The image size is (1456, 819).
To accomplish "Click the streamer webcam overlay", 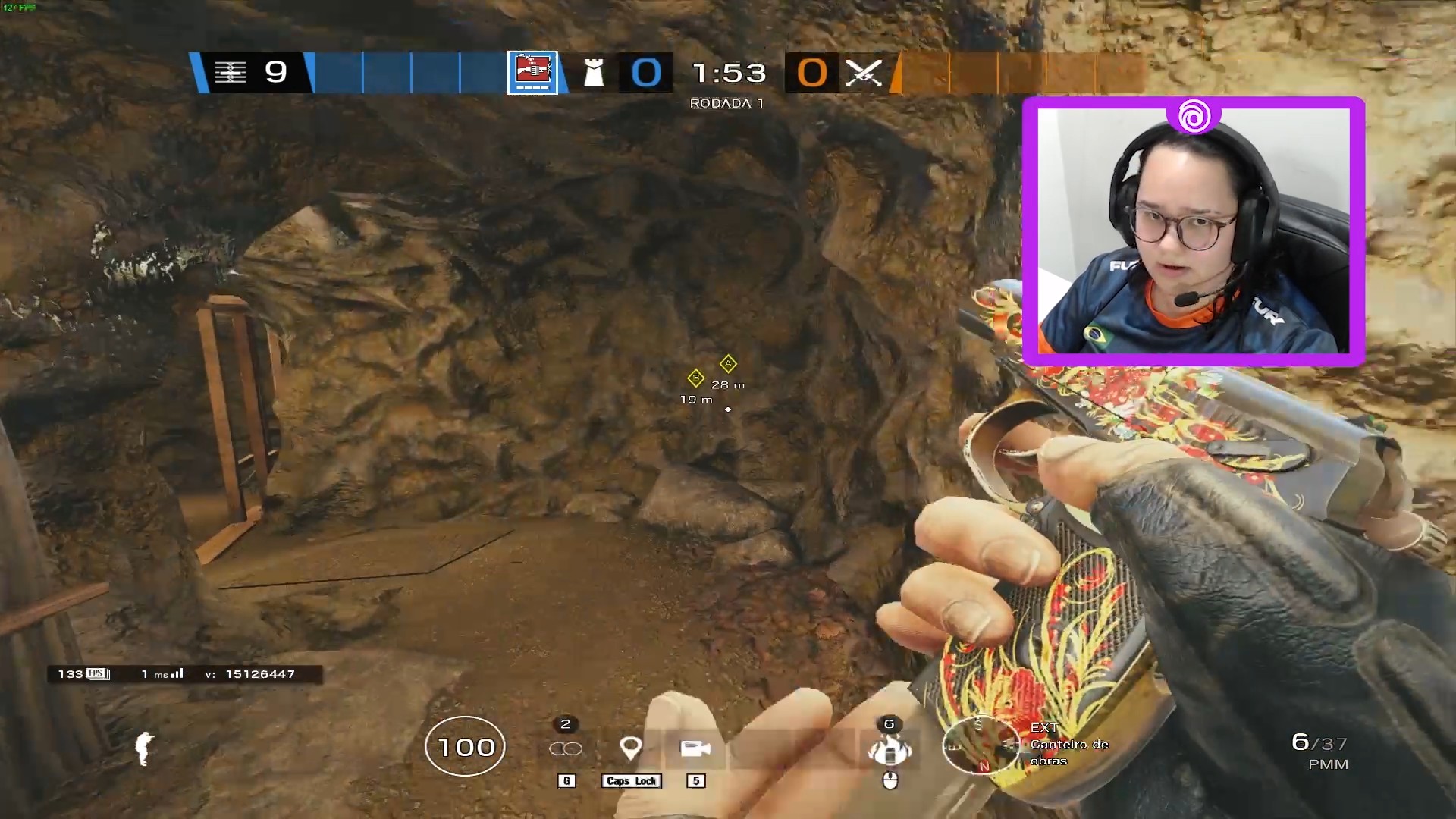I will point(1193,231).
